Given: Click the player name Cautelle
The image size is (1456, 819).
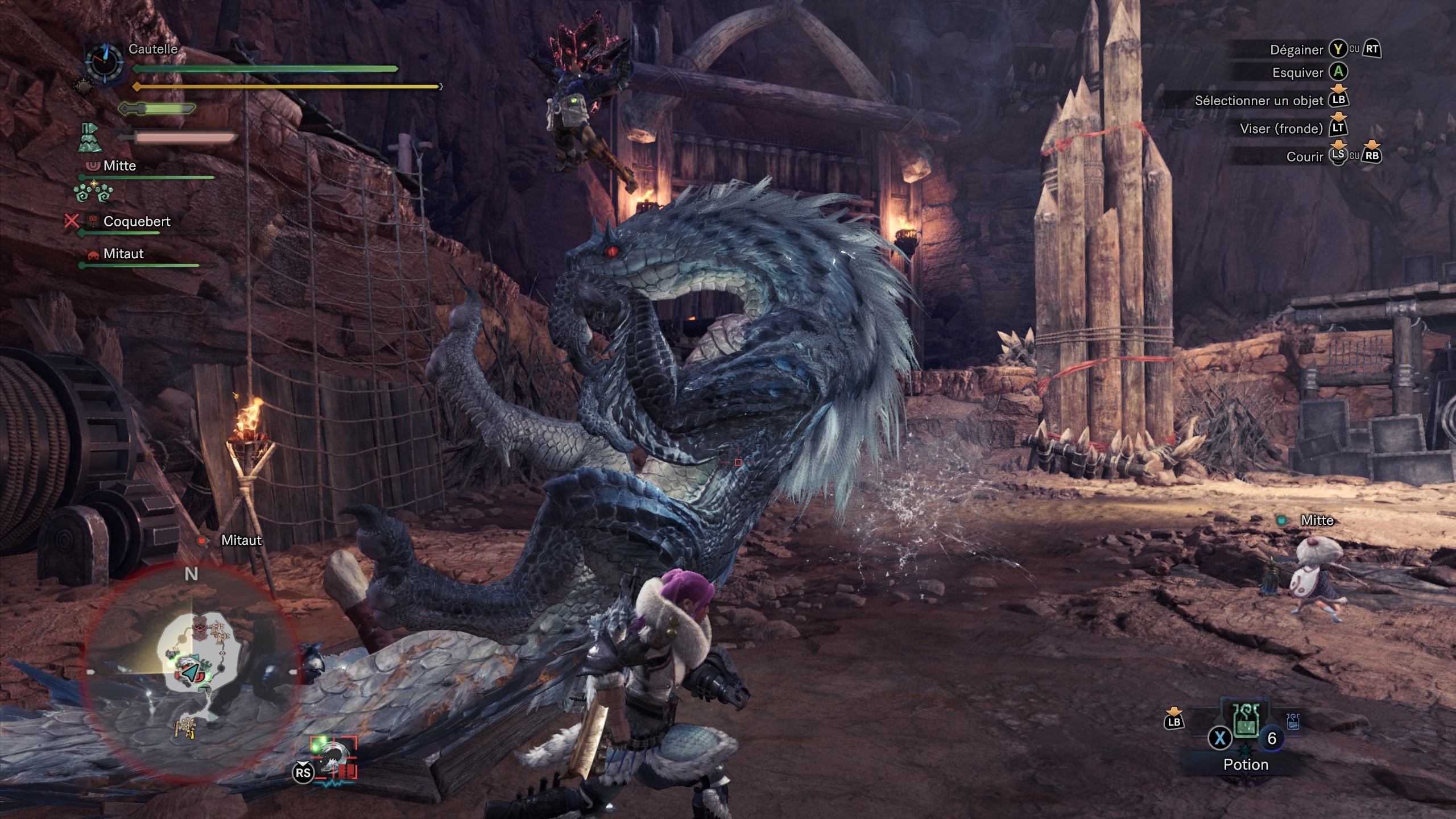Looking at the screenshot, I should click(153, 49).
